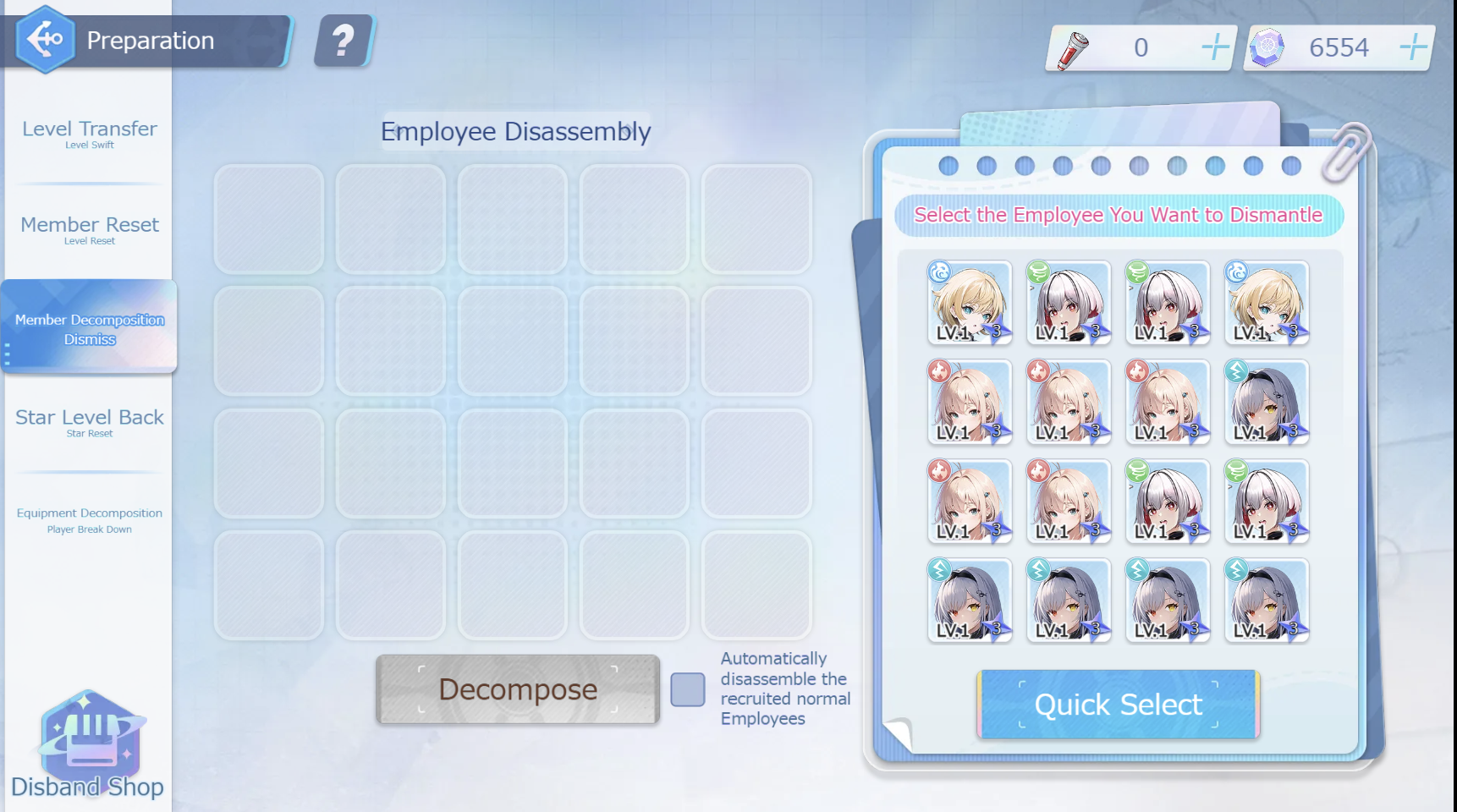Screen dimensions: 1457x812
Task: Open the Equipment Decomposition tab
Action: pos(90,519)
